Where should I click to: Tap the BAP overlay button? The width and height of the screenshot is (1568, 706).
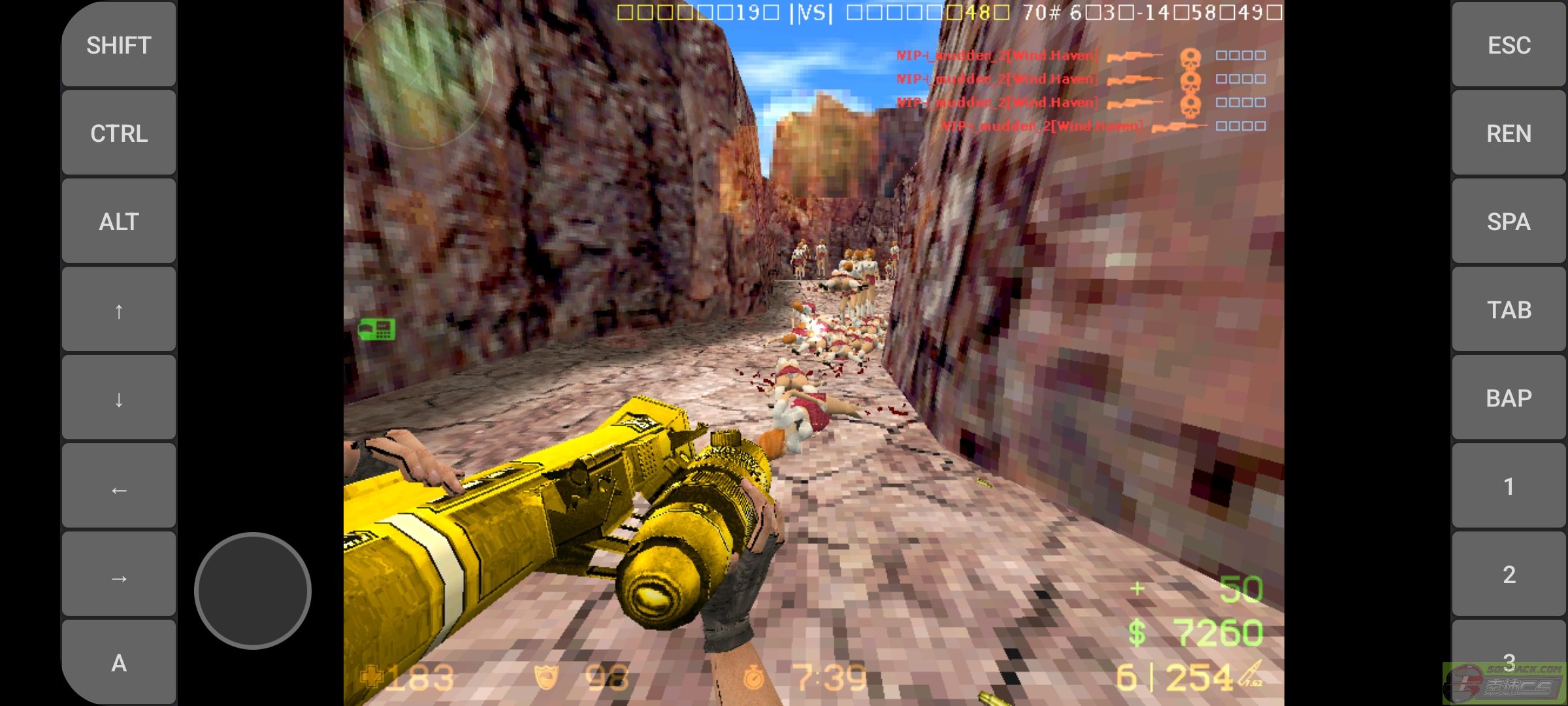(1509, 397)
